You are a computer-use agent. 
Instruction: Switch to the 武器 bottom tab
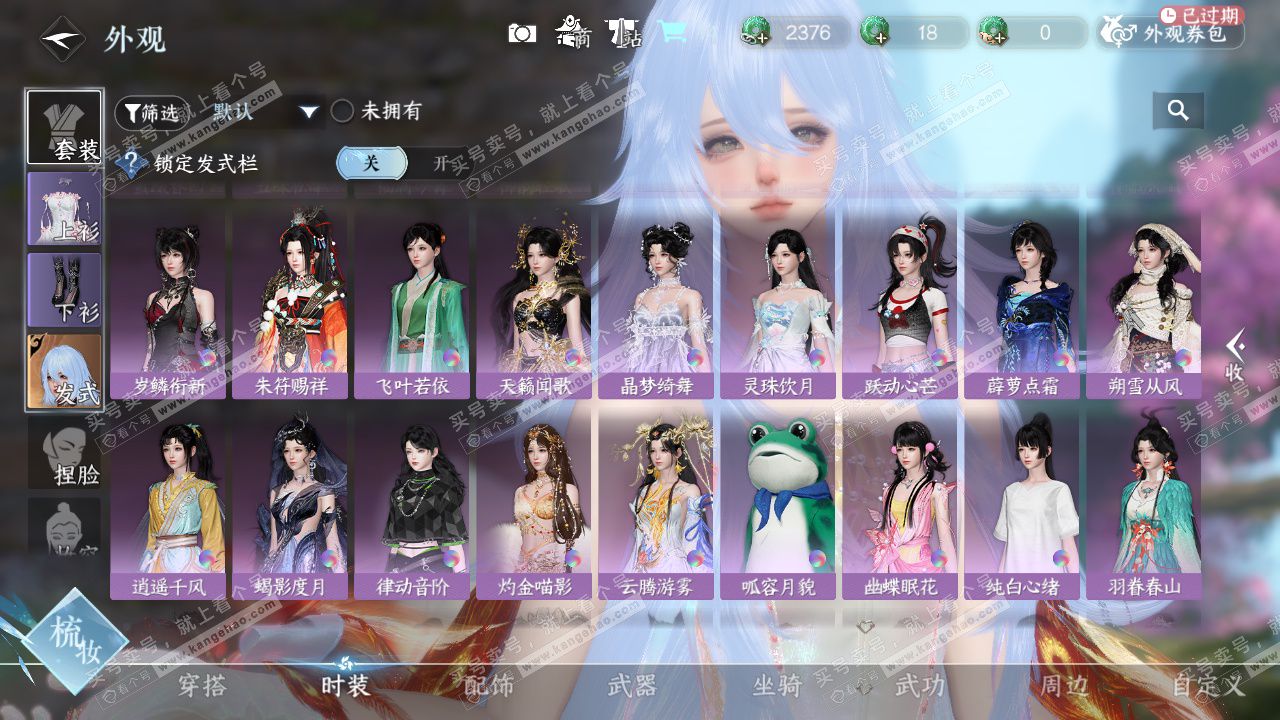(x=632, y=686)
